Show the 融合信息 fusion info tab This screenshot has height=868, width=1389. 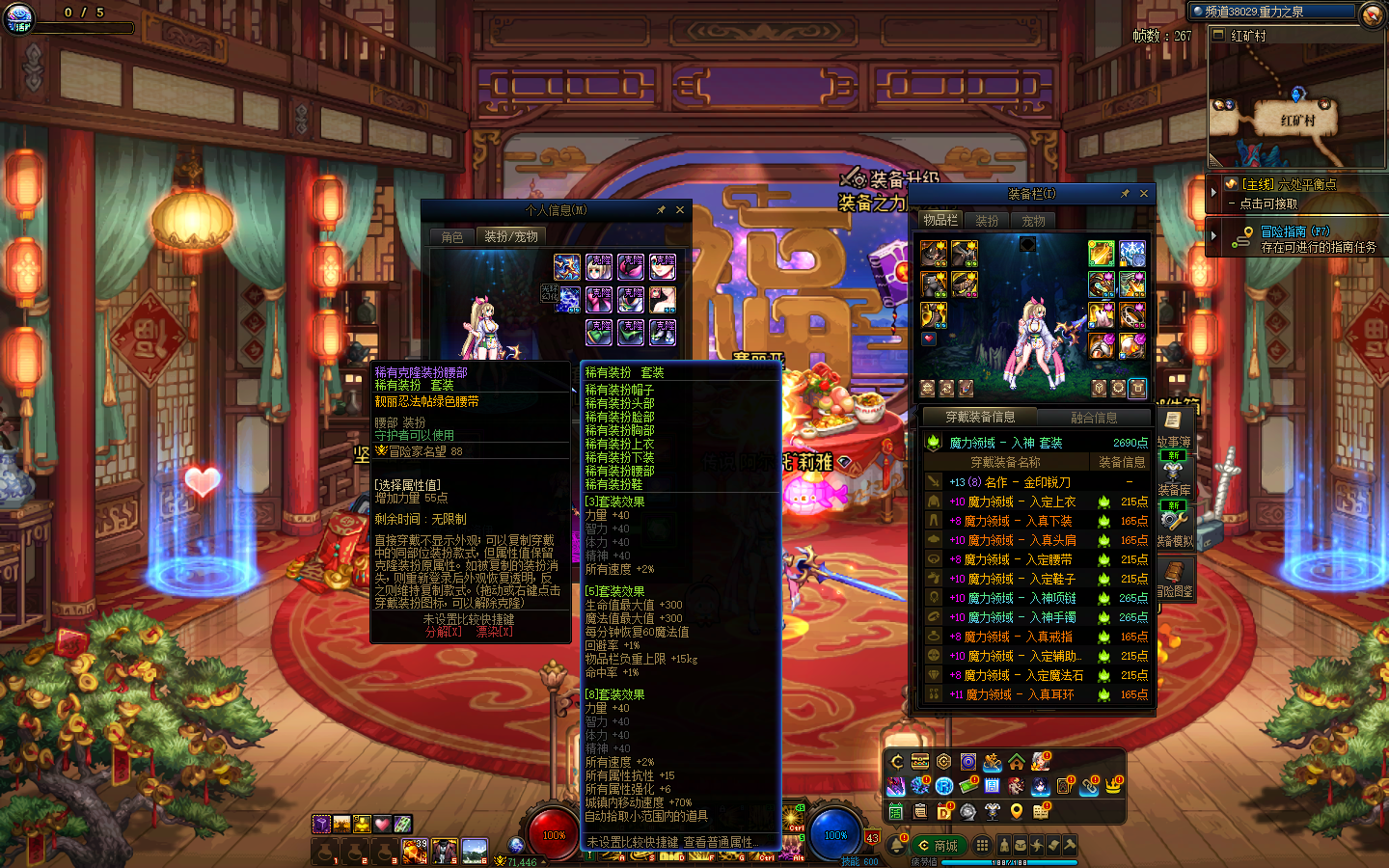tap(1094, 418)
